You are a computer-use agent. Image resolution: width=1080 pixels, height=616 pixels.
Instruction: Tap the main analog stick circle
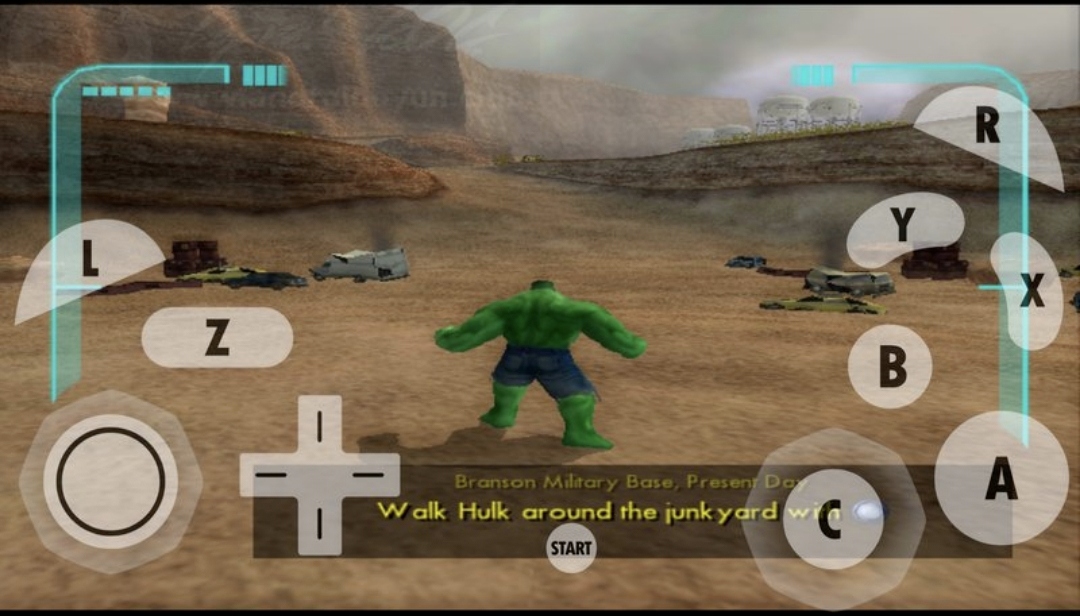[111, 481]
